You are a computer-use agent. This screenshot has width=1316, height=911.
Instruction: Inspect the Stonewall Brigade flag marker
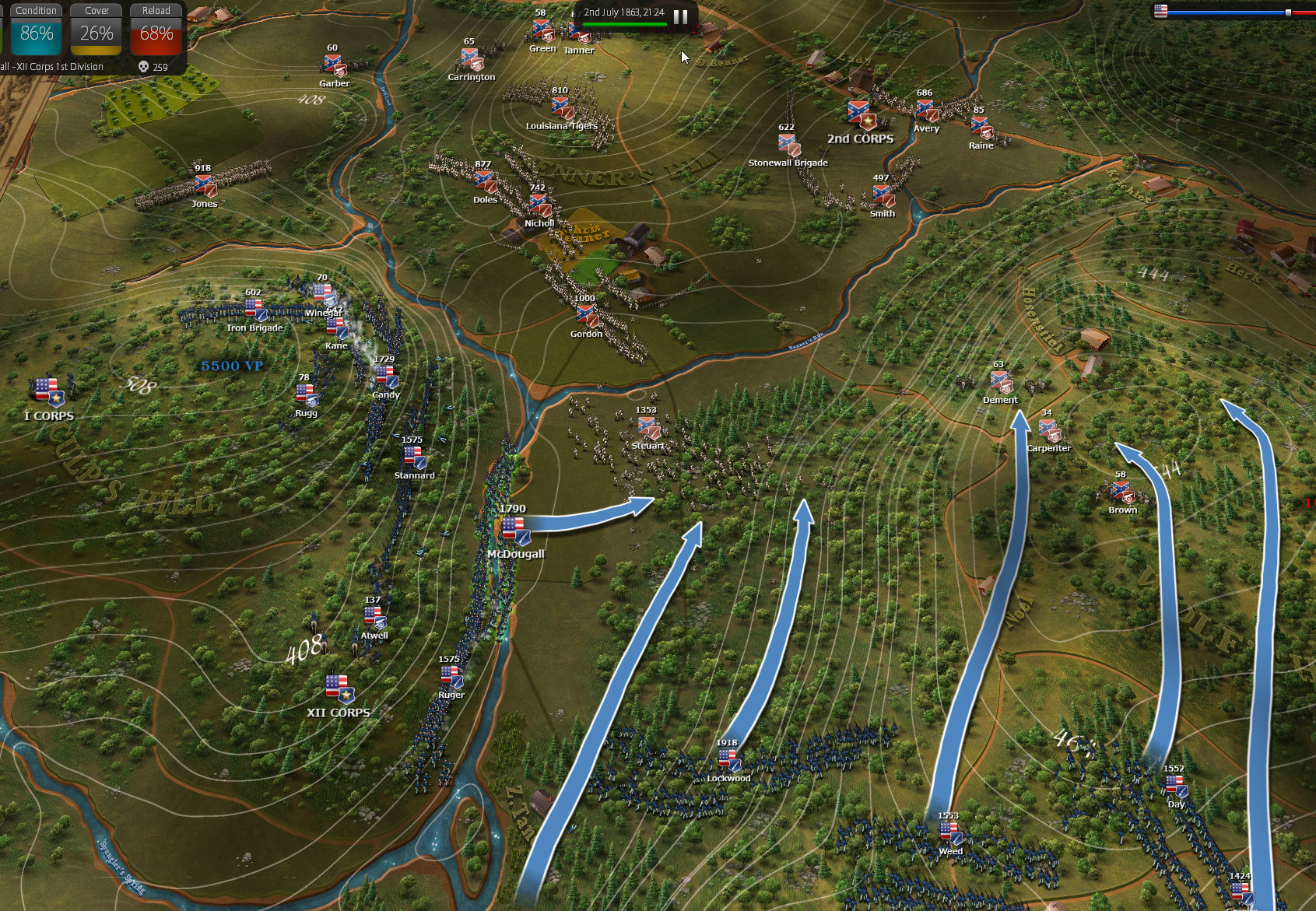(x=788, y=145)
